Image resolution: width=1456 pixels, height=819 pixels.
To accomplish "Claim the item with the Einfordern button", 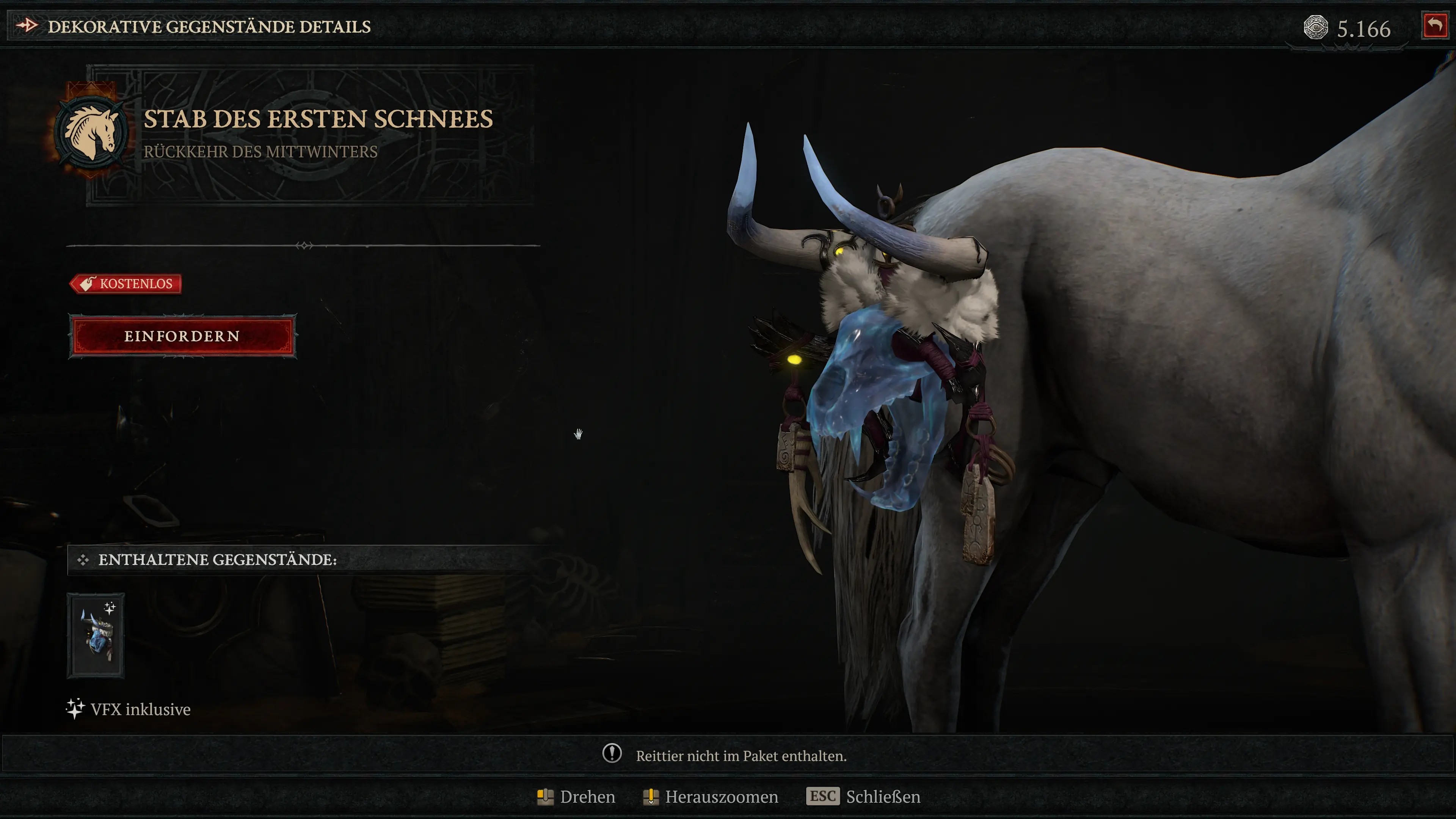I will coord(182,336).
